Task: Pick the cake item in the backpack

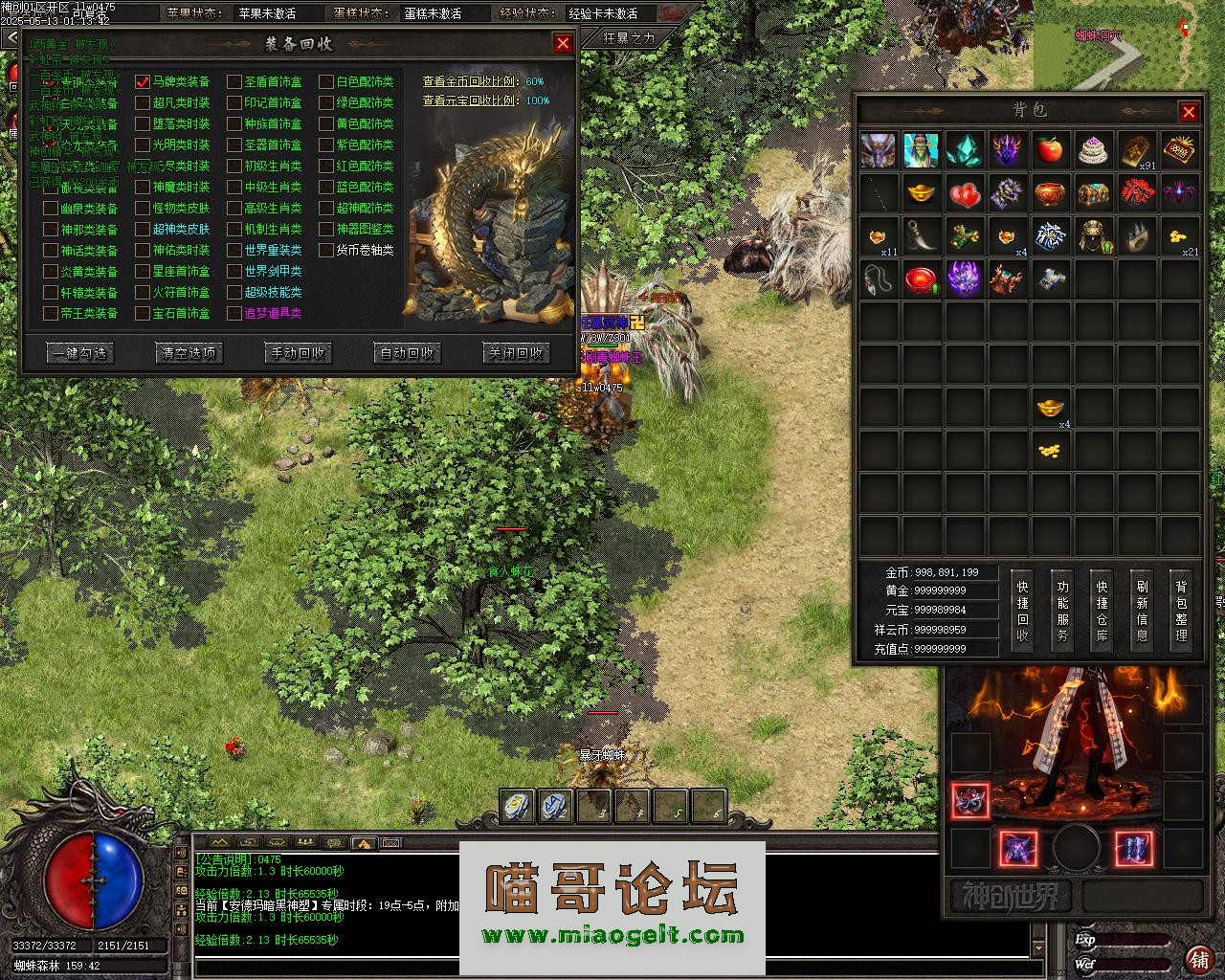Action: [1094, 150]
